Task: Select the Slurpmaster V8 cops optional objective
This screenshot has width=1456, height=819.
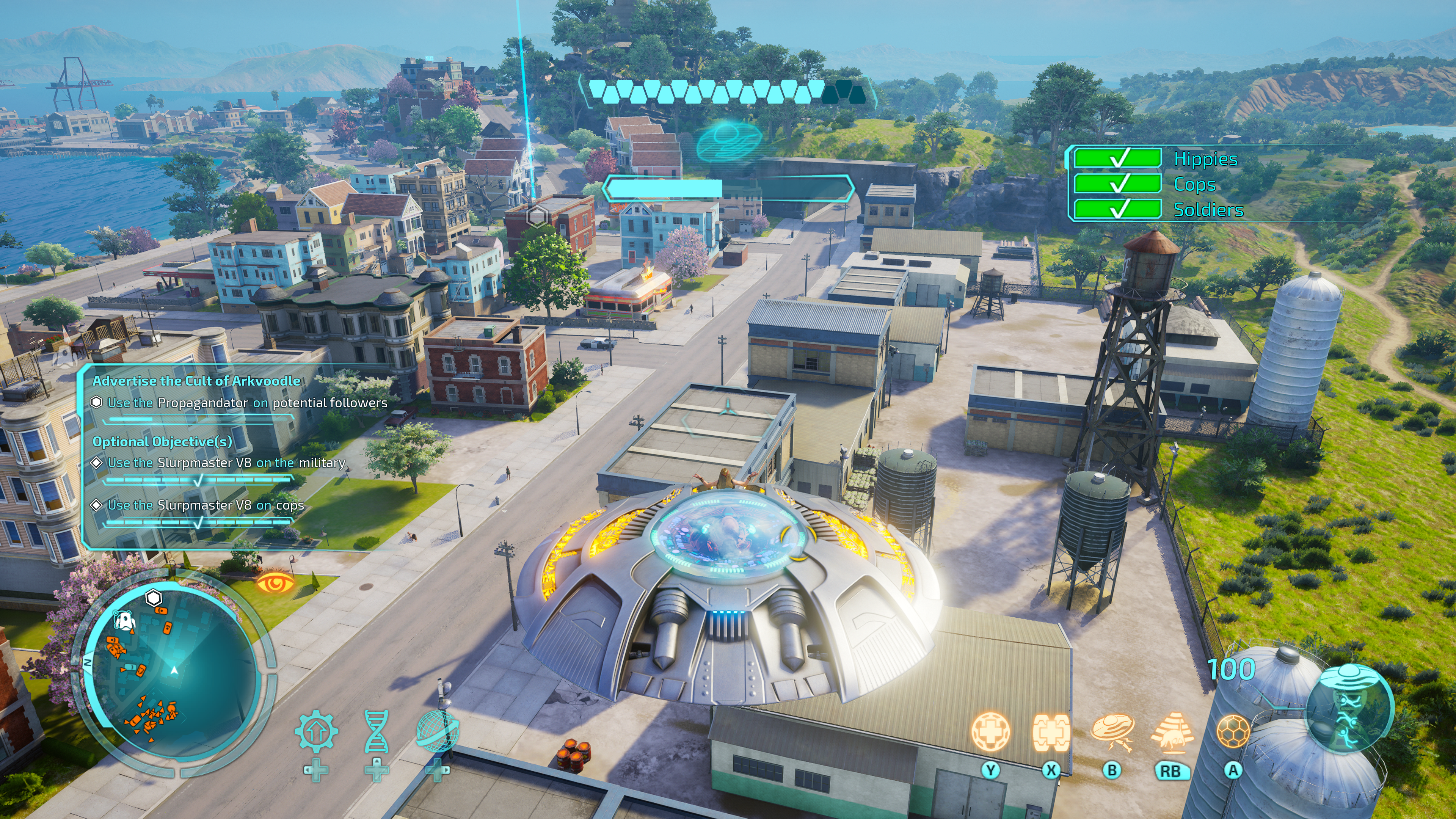Action: coord(206,505)
